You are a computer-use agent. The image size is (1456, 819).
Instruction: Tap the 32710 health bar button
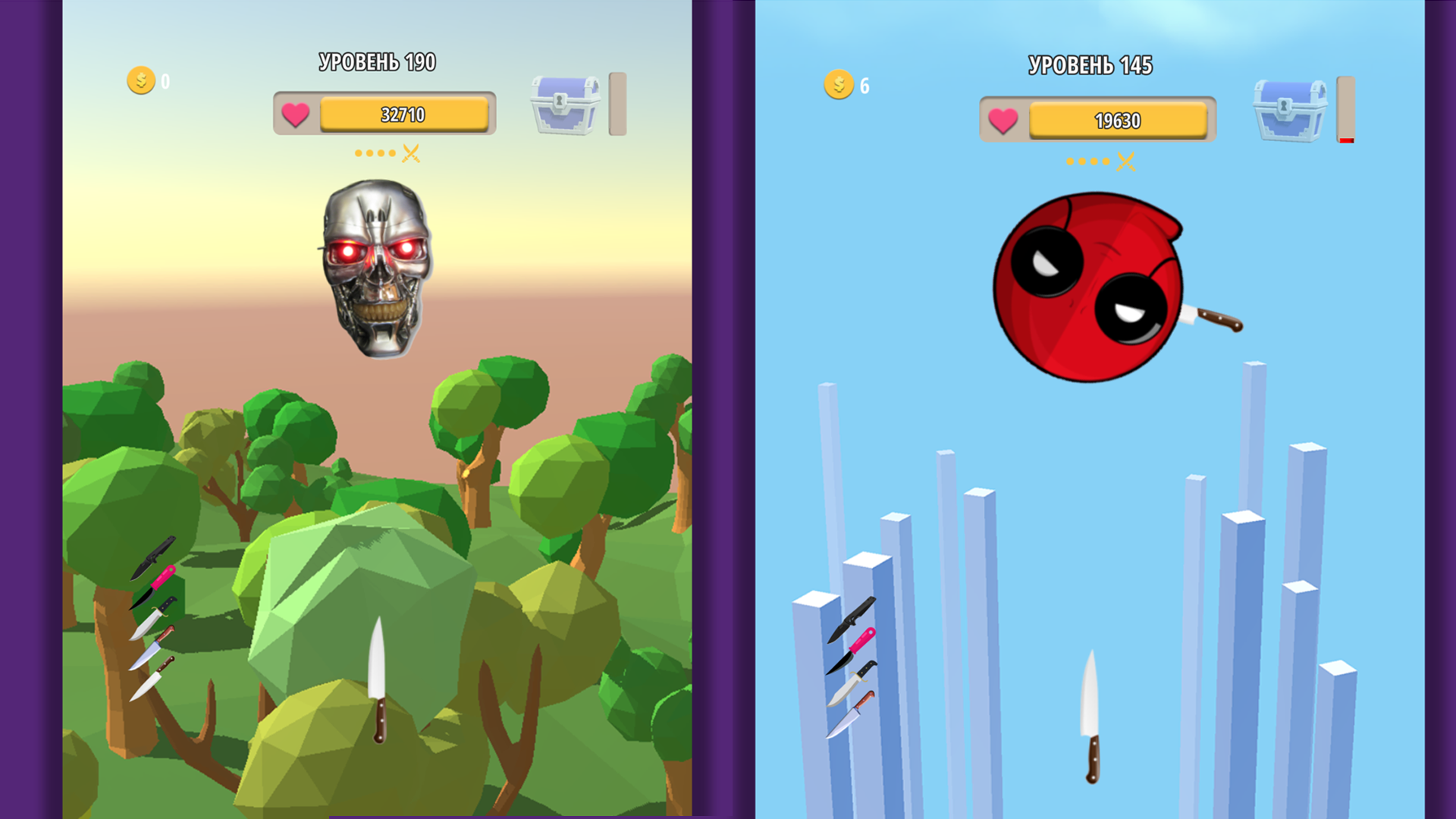coord(403,114)
